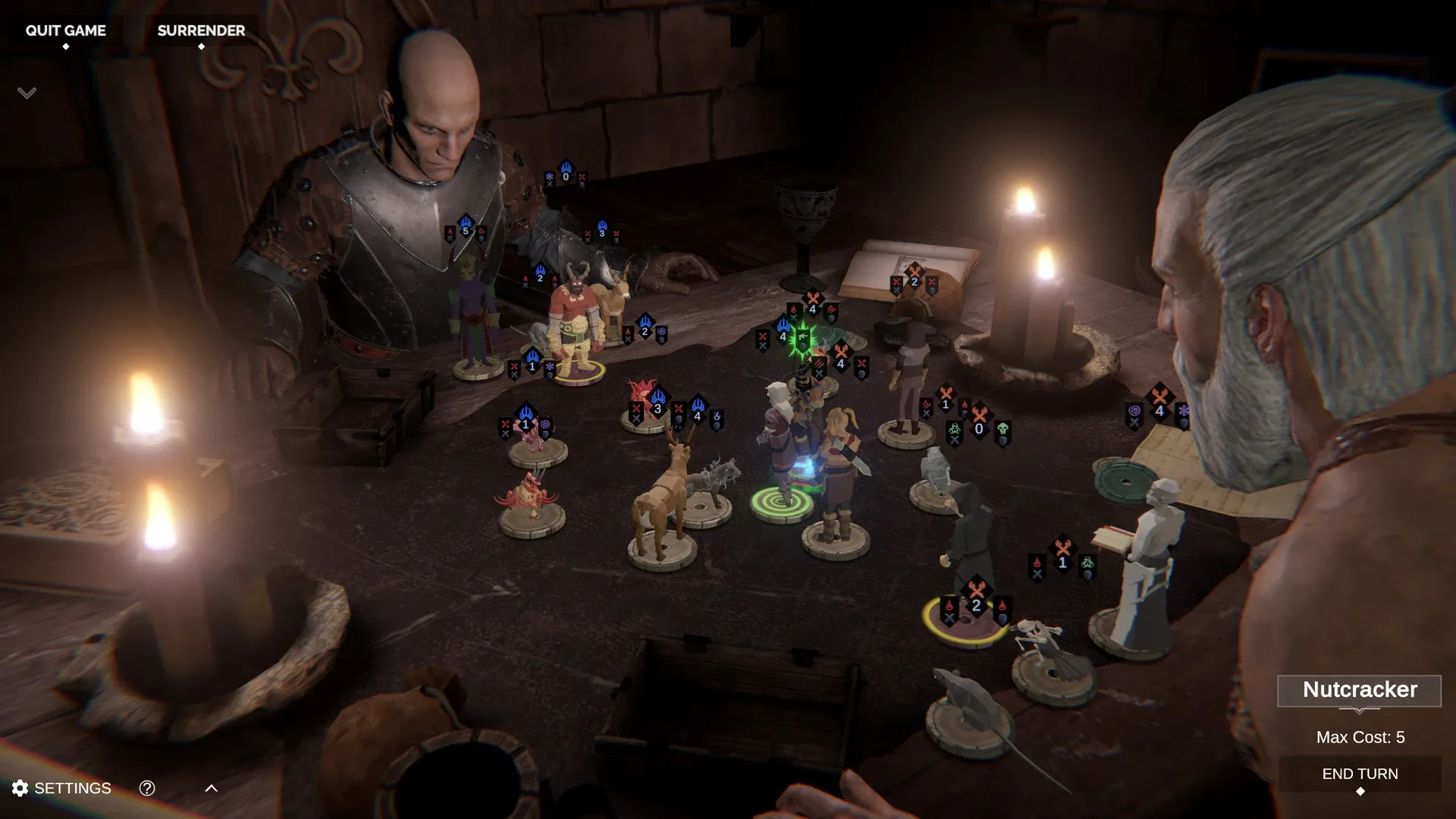Open the Nutcracker name dropdown

(x=1359, y=690)
